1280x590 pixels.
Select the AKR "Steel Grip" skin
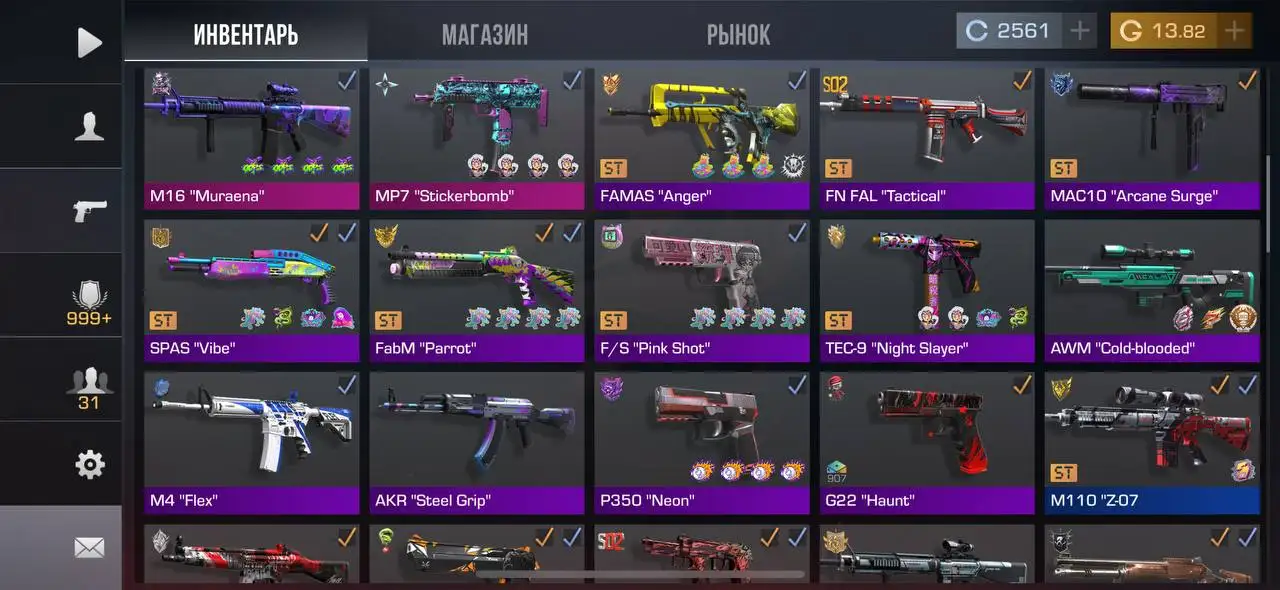click(477, 442)
